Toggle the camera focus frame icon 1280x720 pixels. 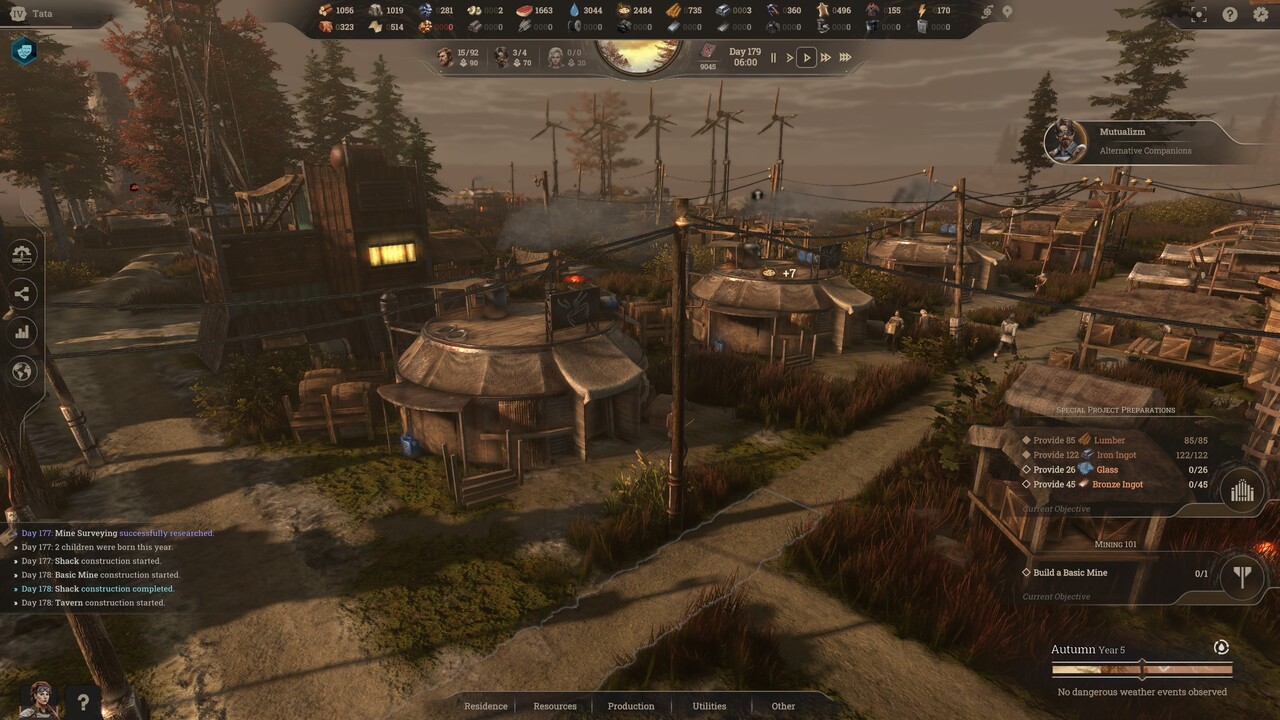(x=1199, y=14)
